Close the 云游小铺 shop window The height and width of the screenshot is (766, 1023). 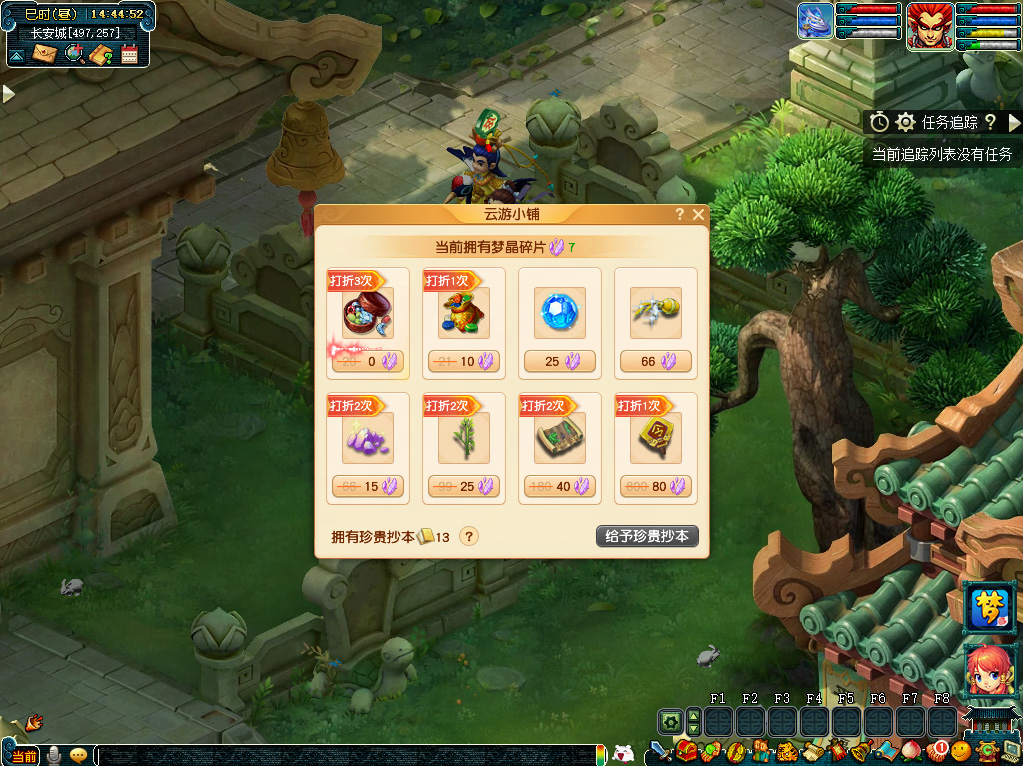698,214
